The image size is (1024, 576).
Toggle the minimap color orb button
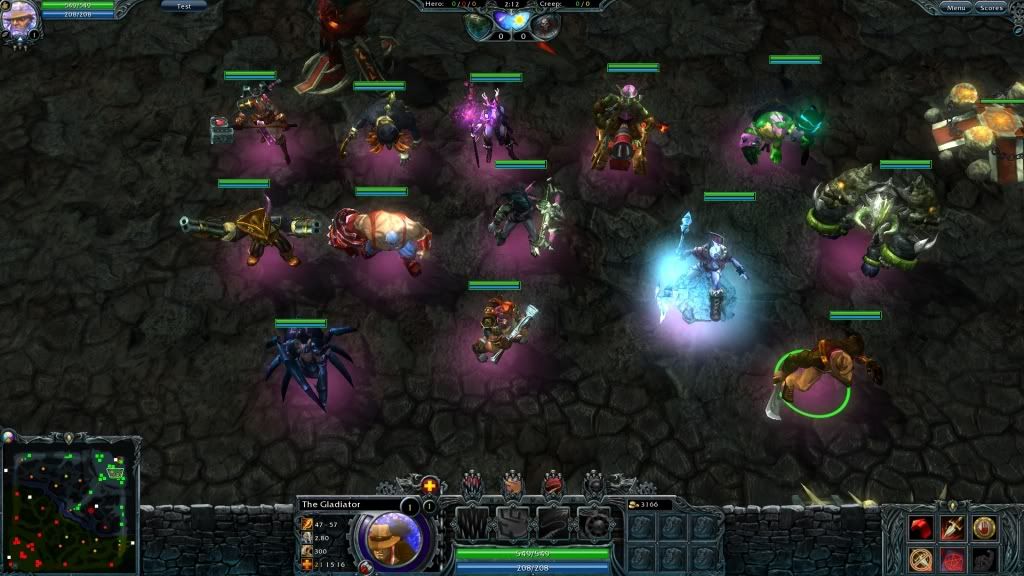[x=9, y=436]
